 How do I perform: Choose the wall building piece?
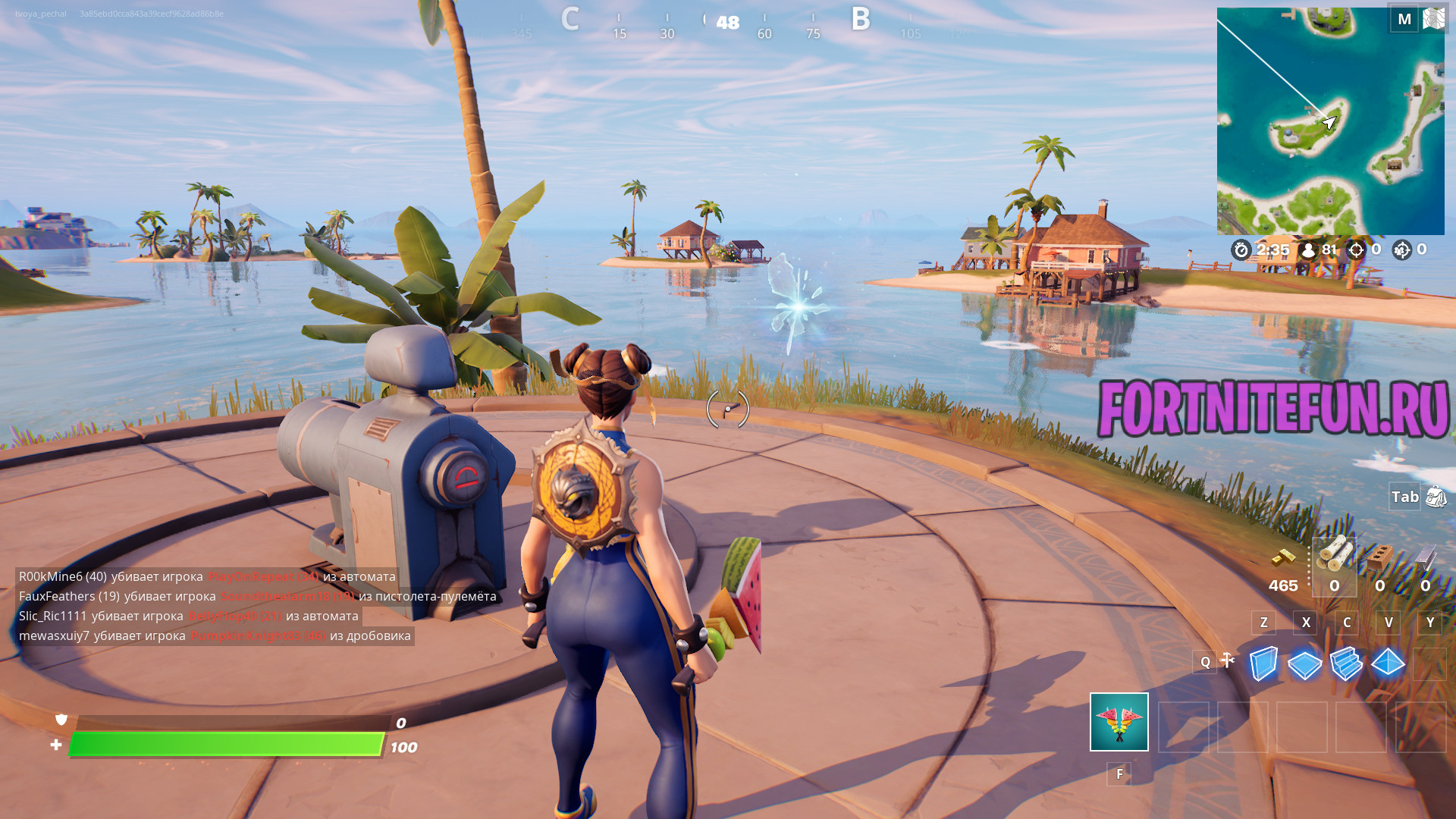tap(1263, 664)
